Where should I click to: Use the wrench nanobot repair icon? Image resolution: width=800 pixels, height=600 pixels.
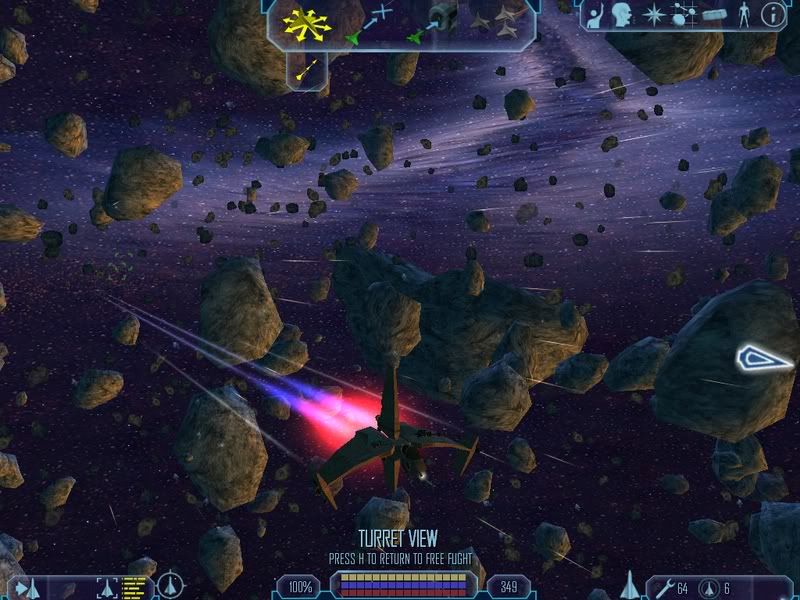click(663, 587)
